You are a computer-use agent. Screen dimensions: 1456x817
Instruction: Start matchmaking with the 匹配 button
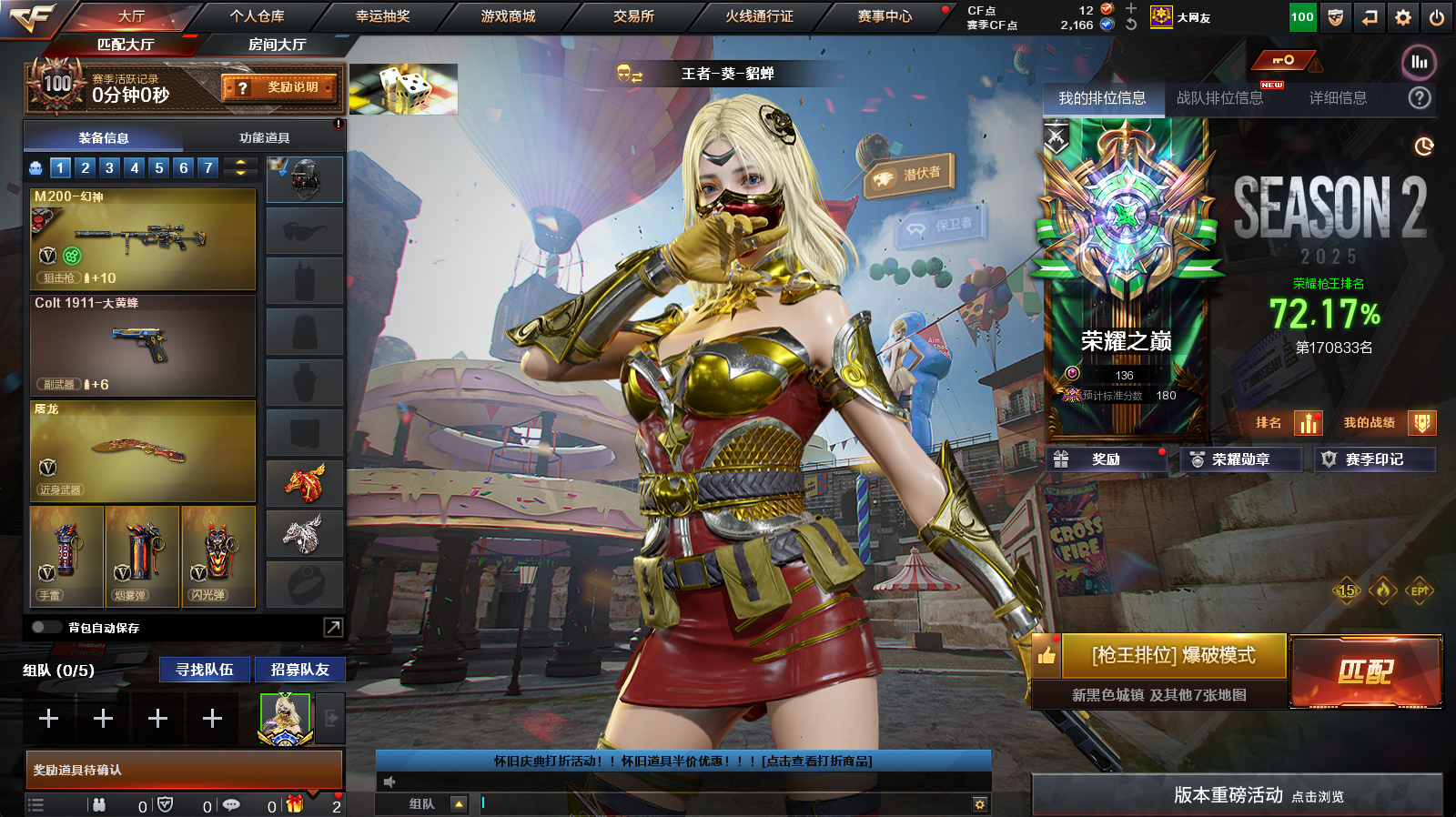pos(1365,671)
